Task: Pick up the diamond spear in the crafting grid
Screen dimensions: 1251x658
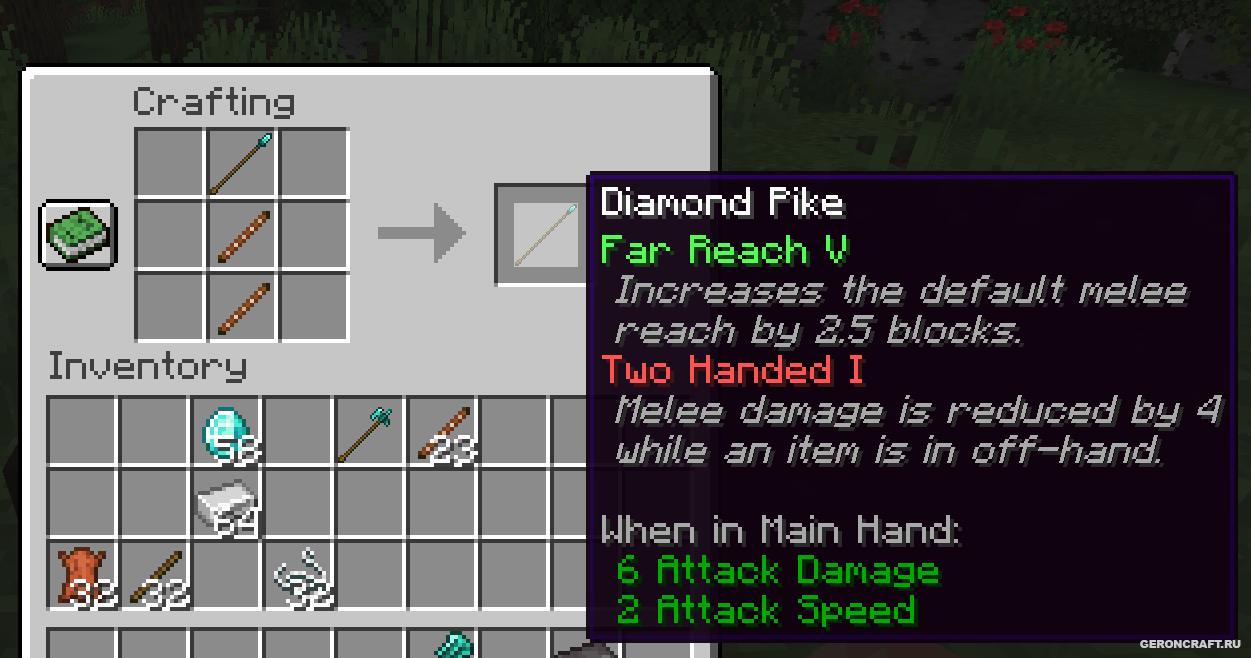Action: point(242,163)
